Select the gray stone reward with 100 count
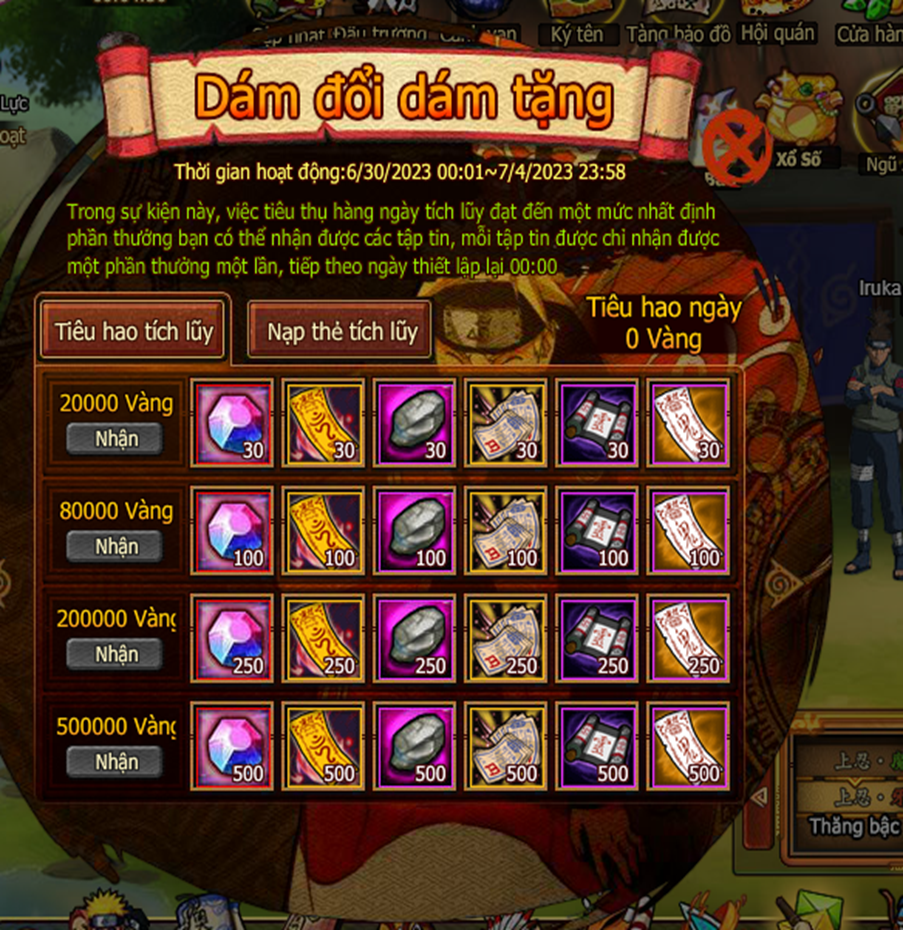 (414, 531)
